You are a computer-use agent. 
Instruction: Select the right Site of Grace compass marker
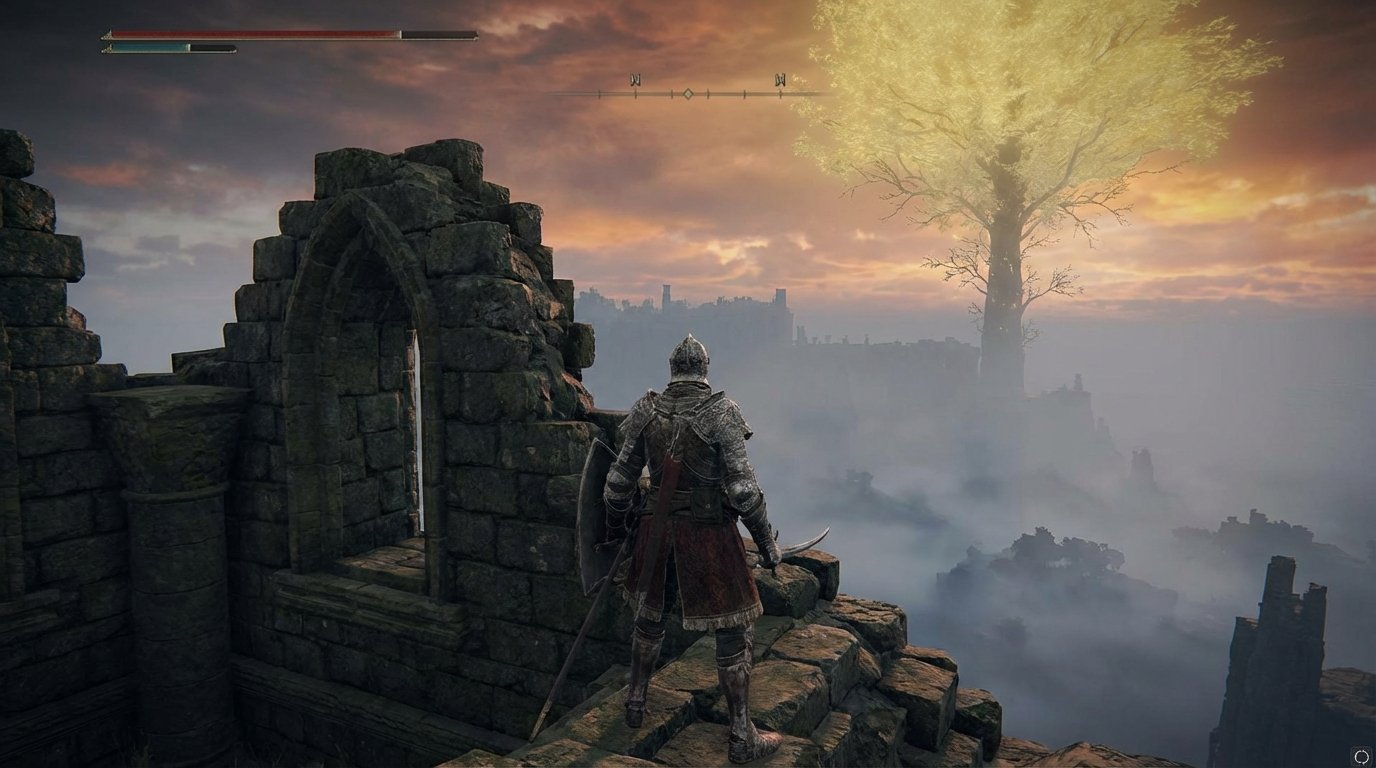782,78
